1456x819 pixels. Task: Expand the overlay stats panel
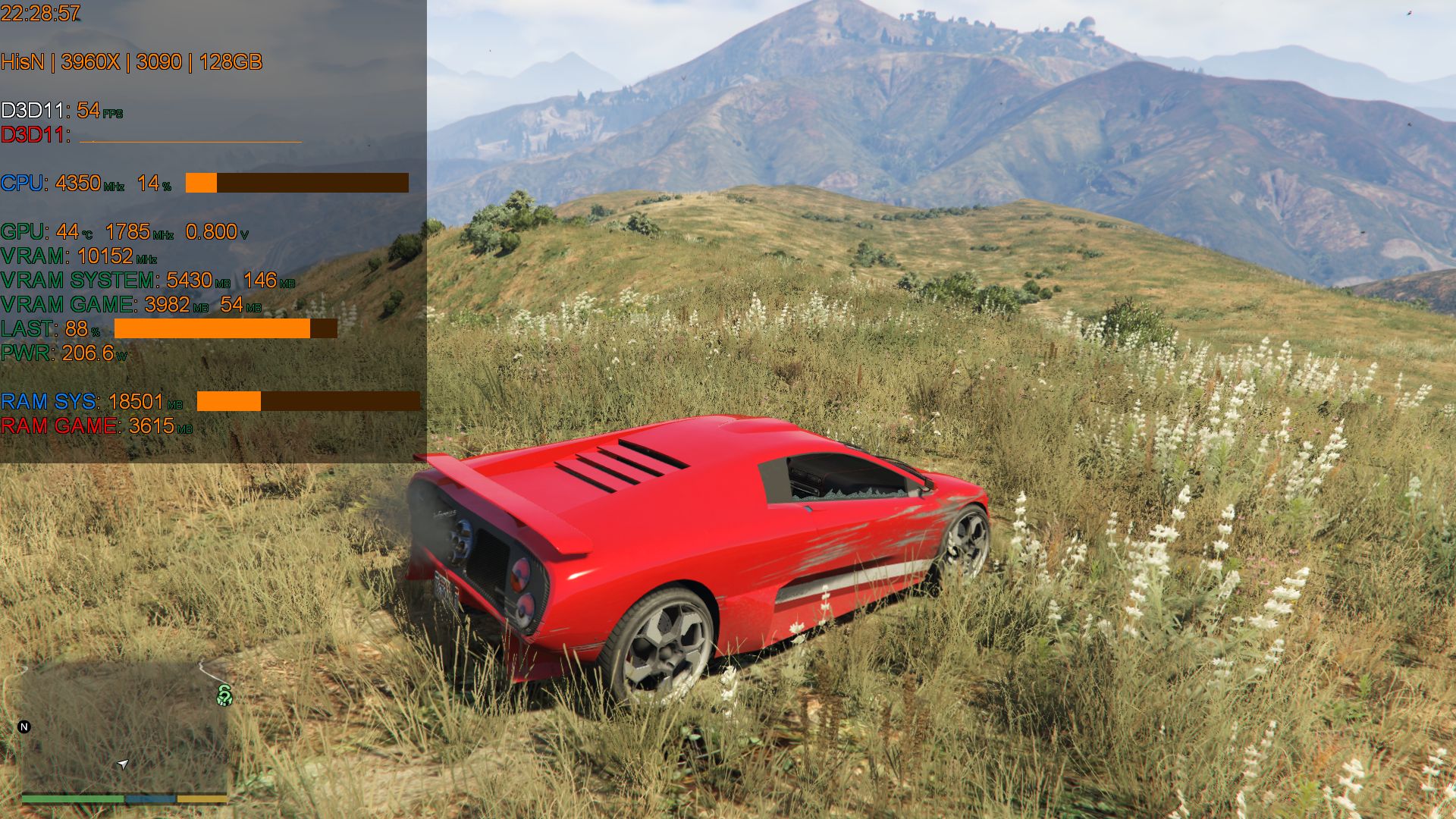click(212, 227)
